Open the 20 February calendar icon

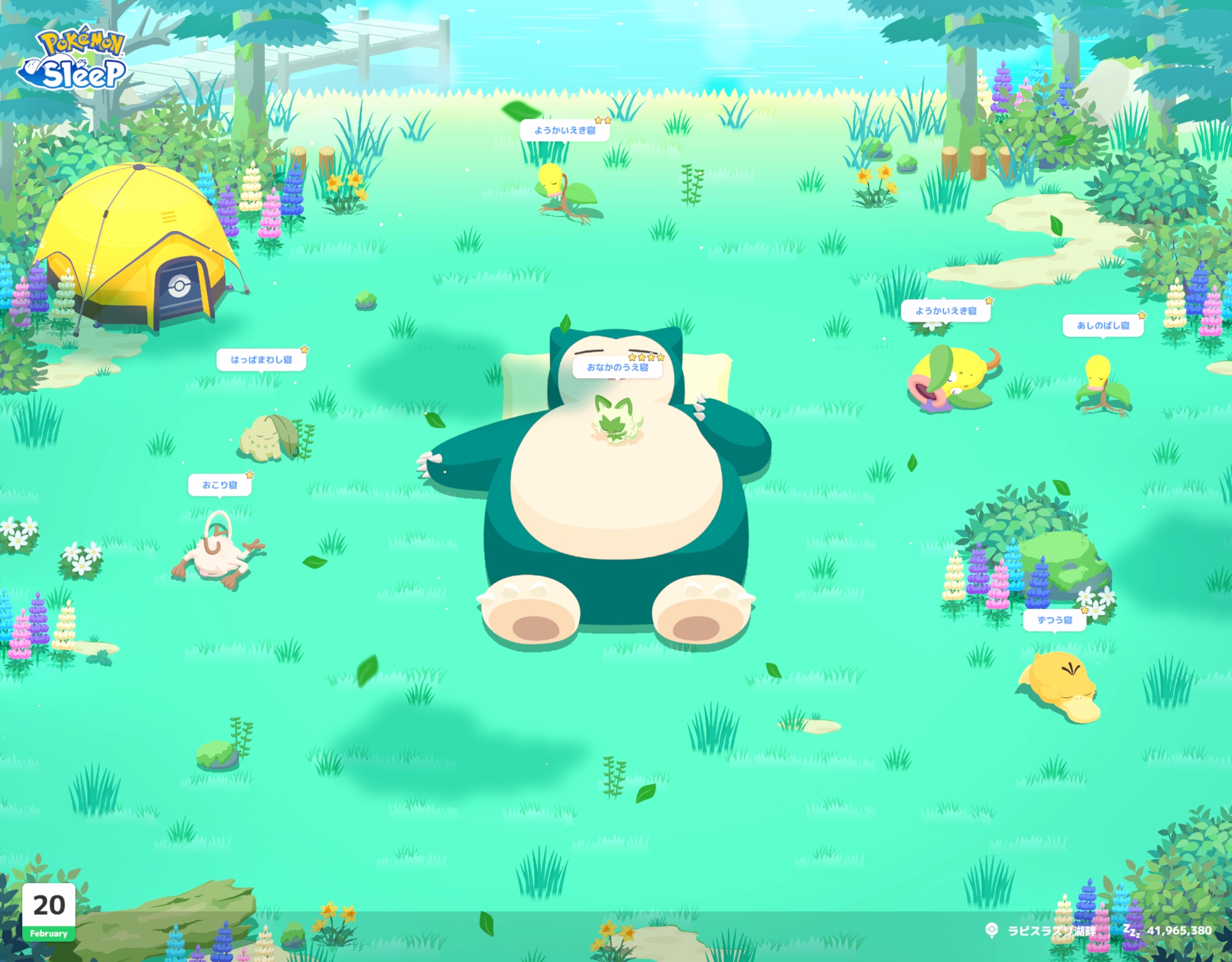[x=49, y=911]
